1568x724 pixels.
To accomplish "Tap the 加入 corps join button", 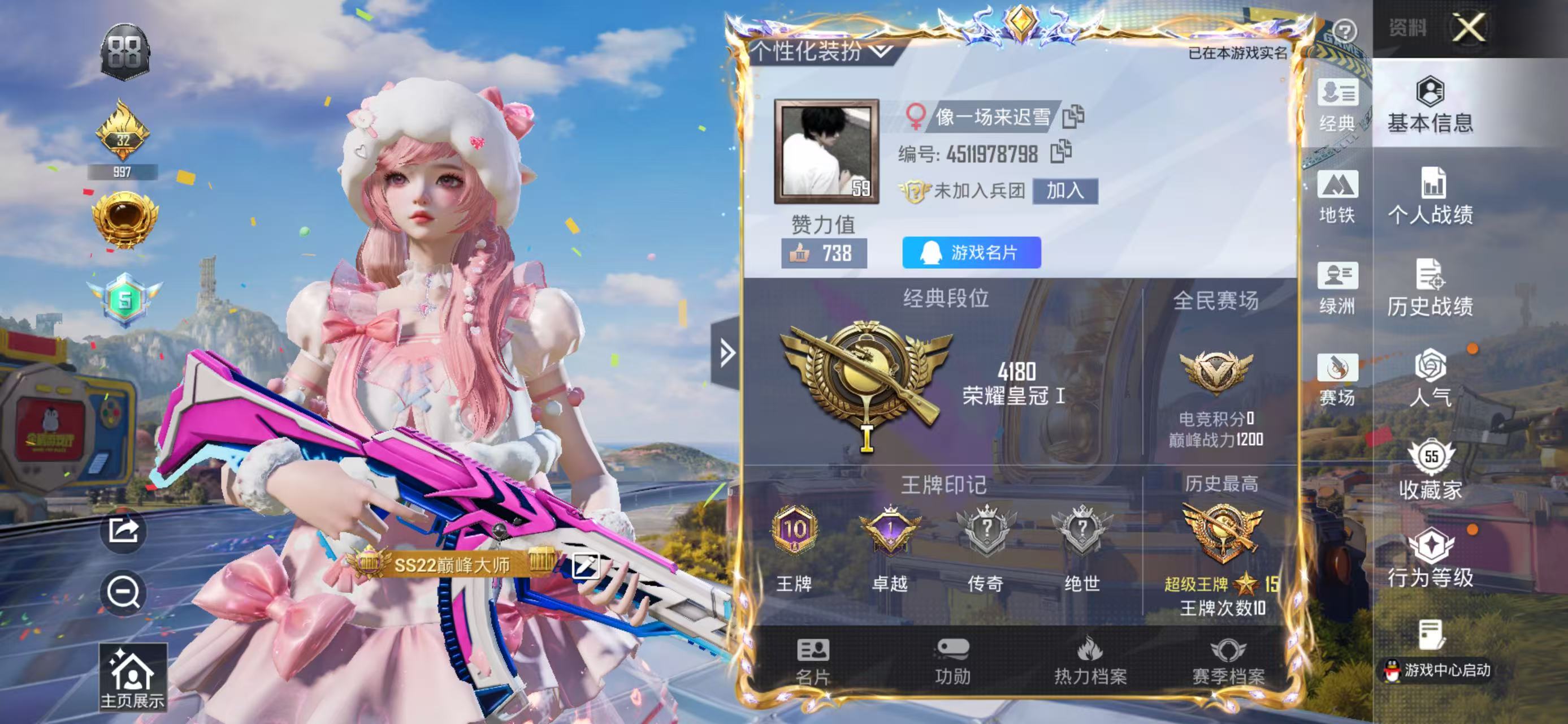I will 1064,191.
